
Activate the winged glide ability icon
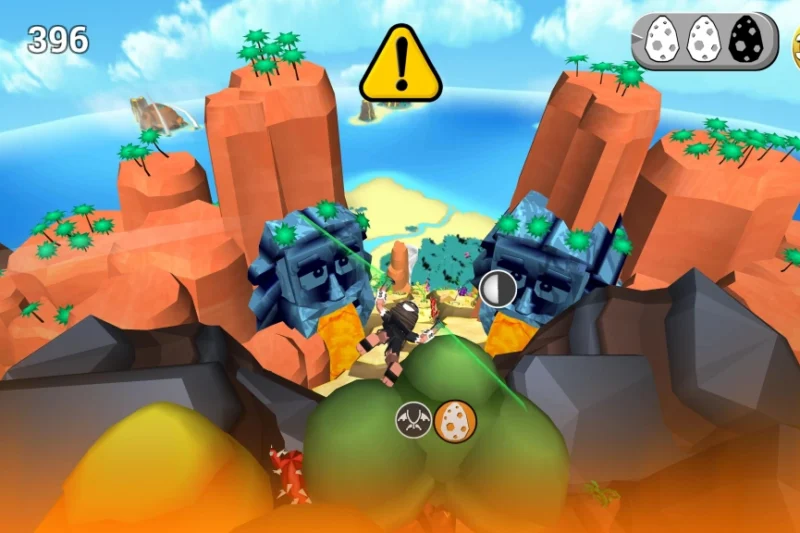coord(415,421)
